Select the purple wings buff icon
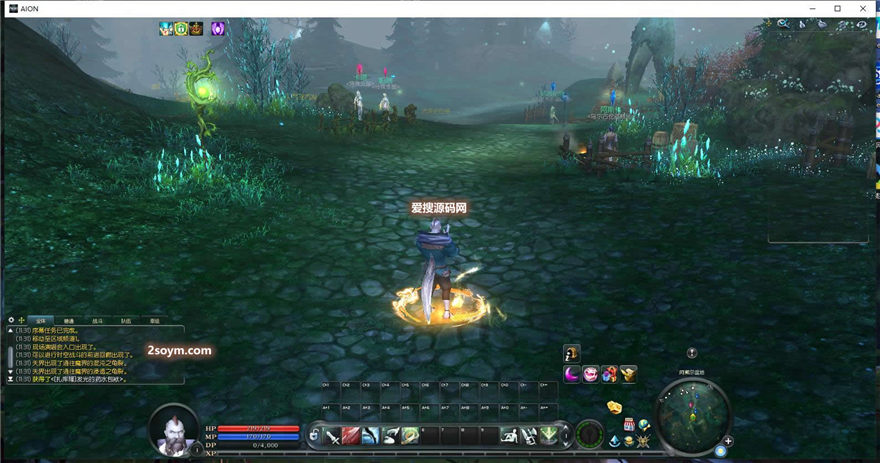 [217, 28]
